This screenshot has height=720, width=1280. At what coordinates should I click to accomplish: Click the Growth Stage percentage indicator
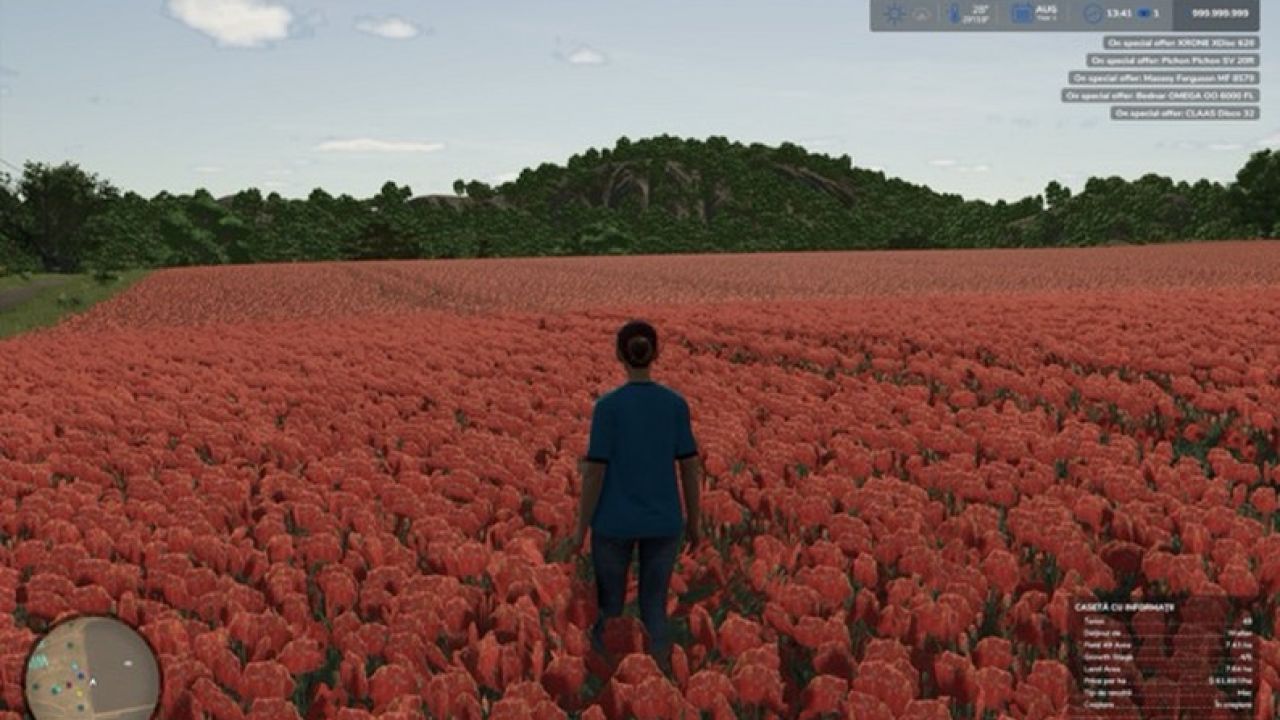[x=1245, y=657]
